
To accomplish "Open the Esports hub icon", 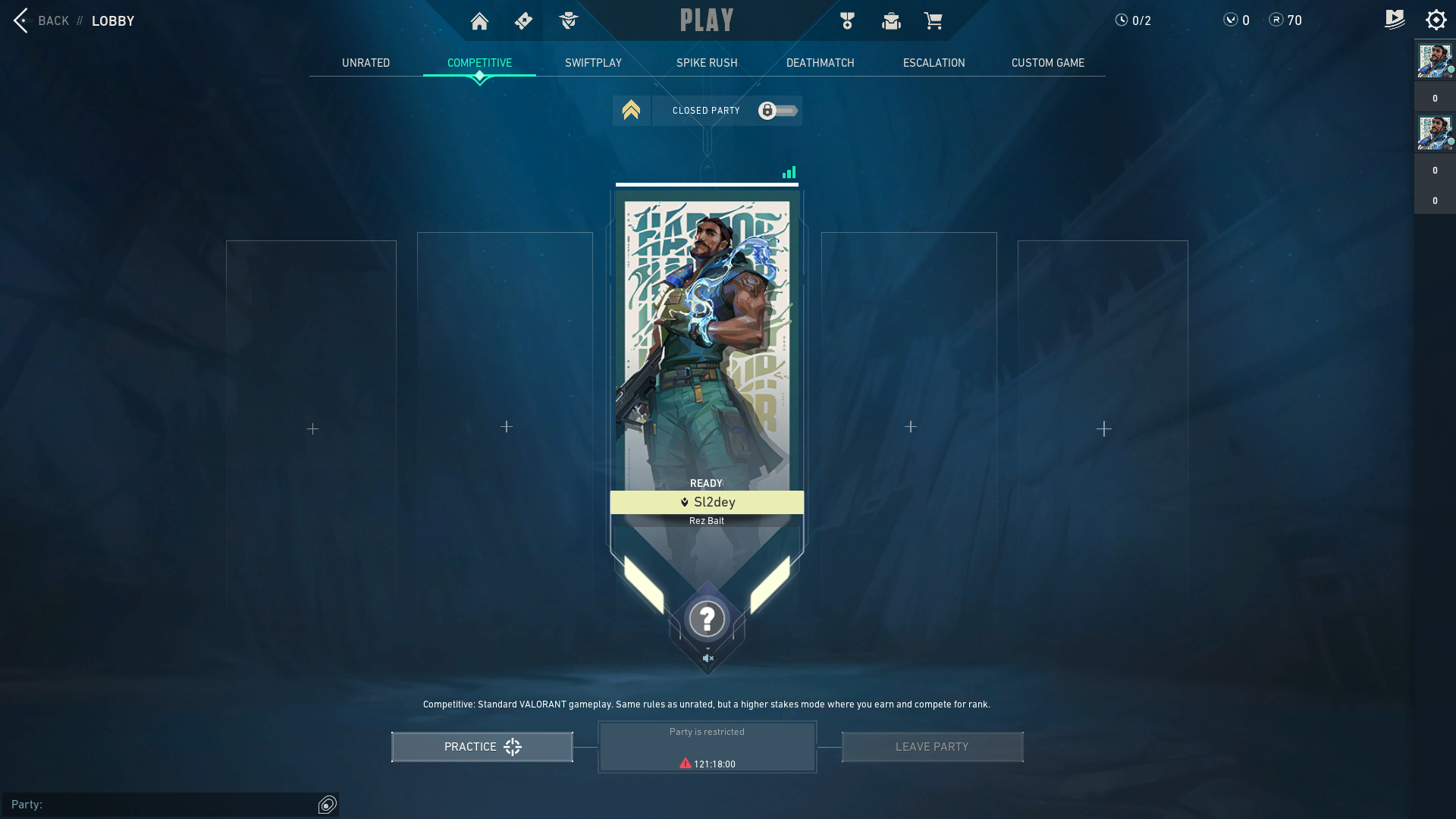I will pyautogui.click(x=1395, y=20).
